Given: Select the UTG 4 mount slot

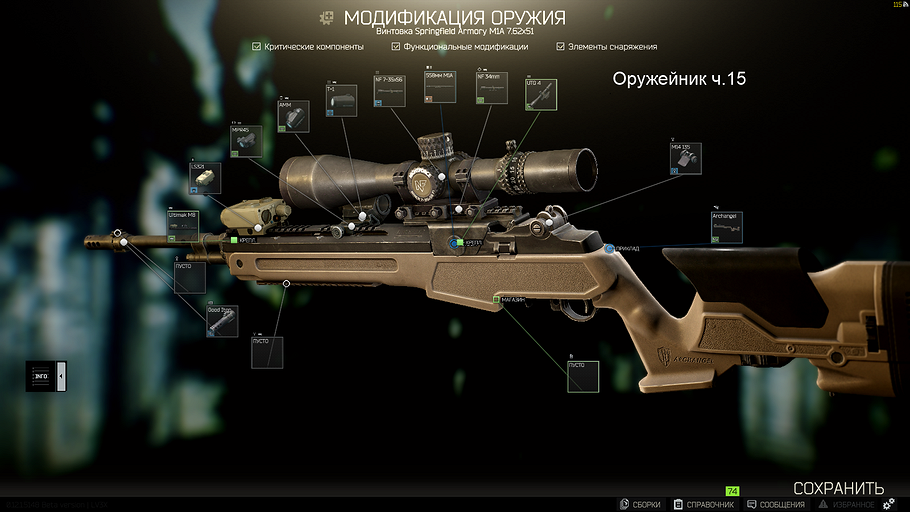Looking at the screenshot, I should (541, 94).
